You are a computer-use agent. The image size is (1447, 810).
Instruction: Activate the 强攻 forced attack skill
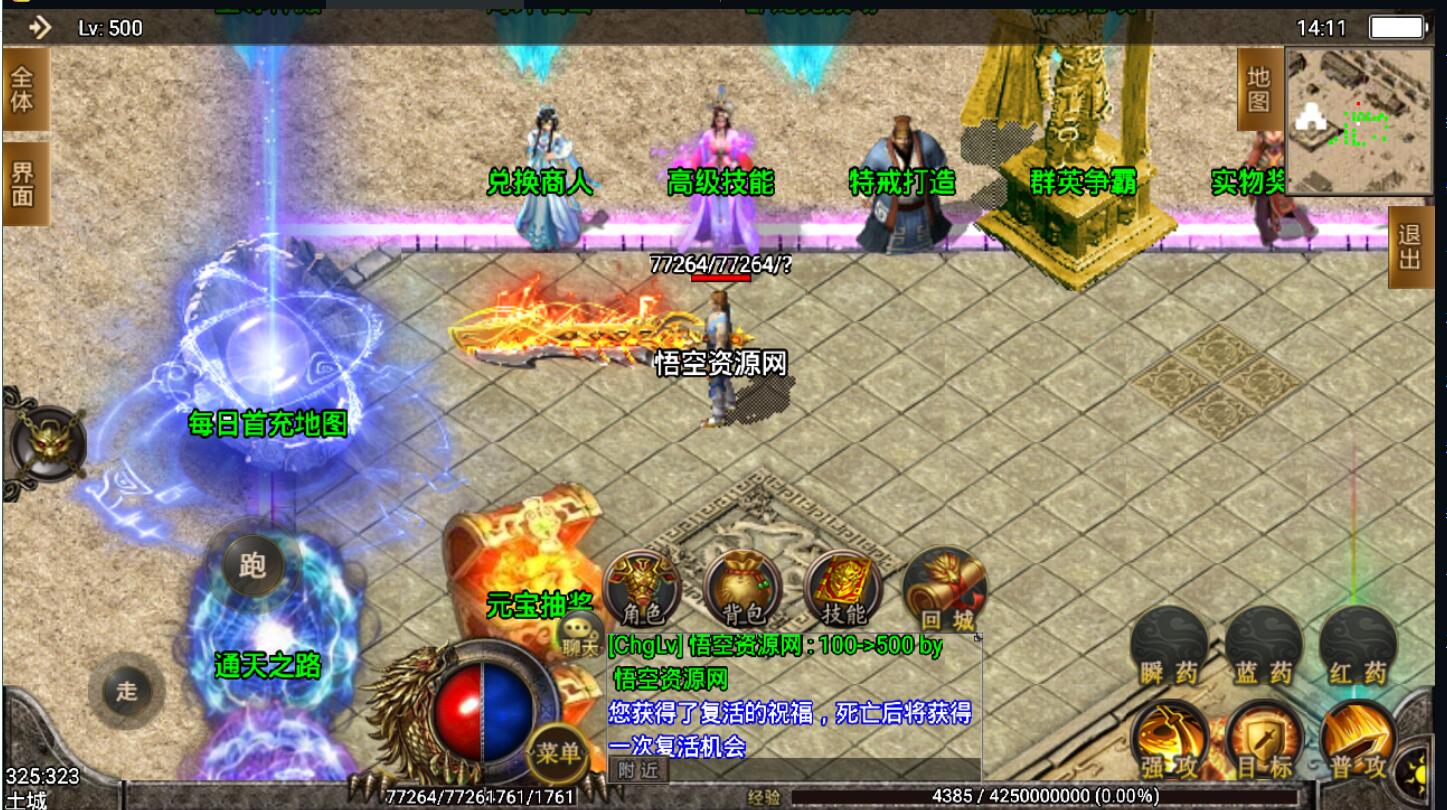1169,742
